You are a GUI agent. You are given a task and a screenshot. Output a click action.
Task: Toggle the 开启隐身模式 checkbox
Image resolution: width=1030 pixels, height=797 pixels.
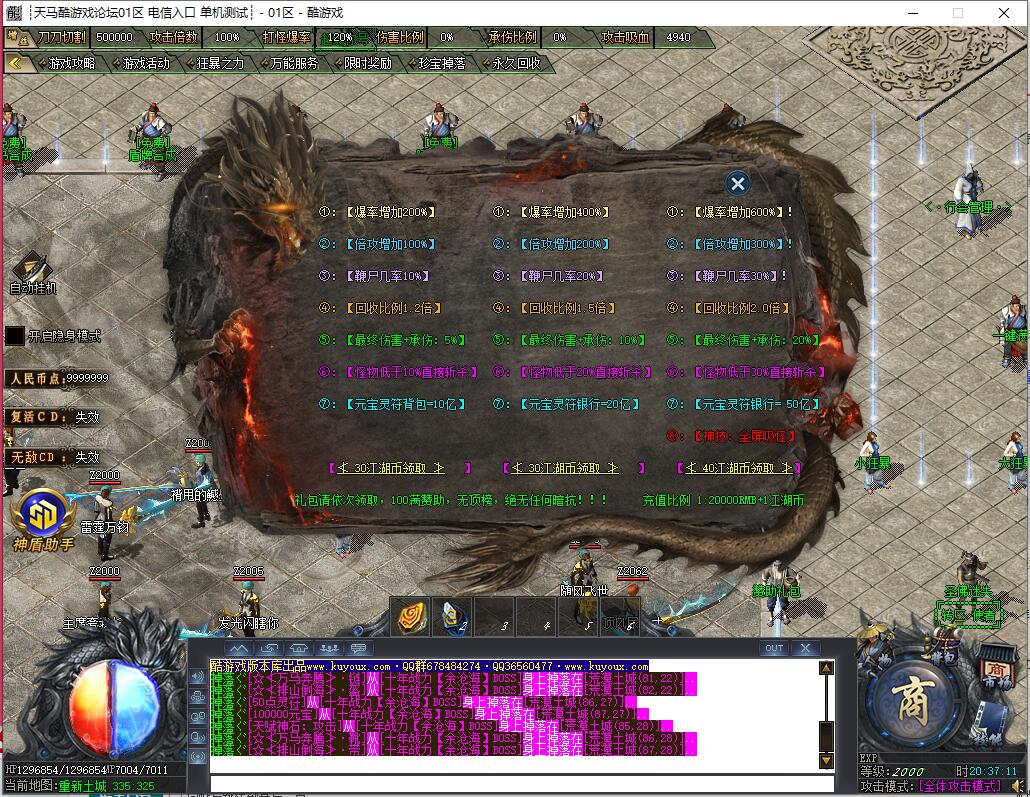point(15,336)
